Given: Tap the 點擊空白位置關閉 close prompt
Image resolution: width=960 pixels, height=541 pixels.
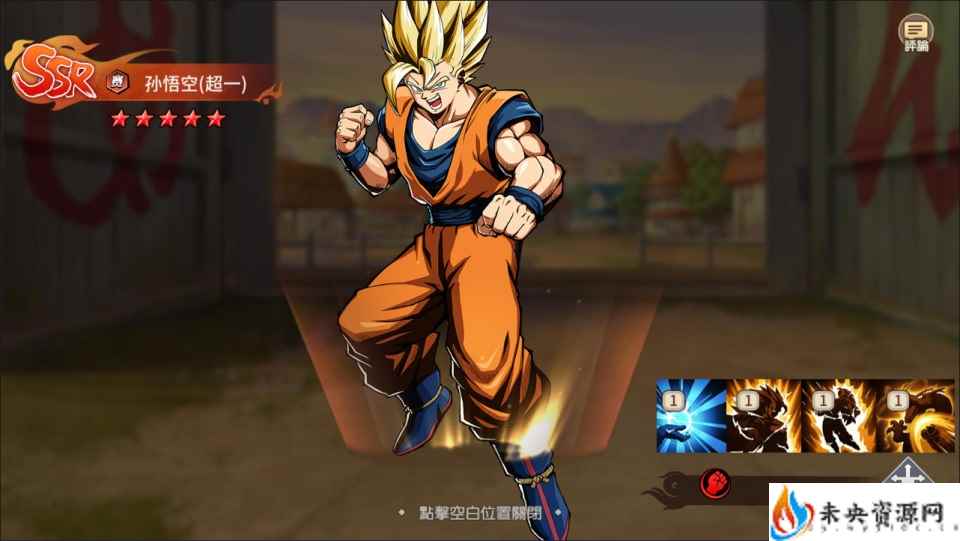Looking at the screenshot, I should point(480,512).
